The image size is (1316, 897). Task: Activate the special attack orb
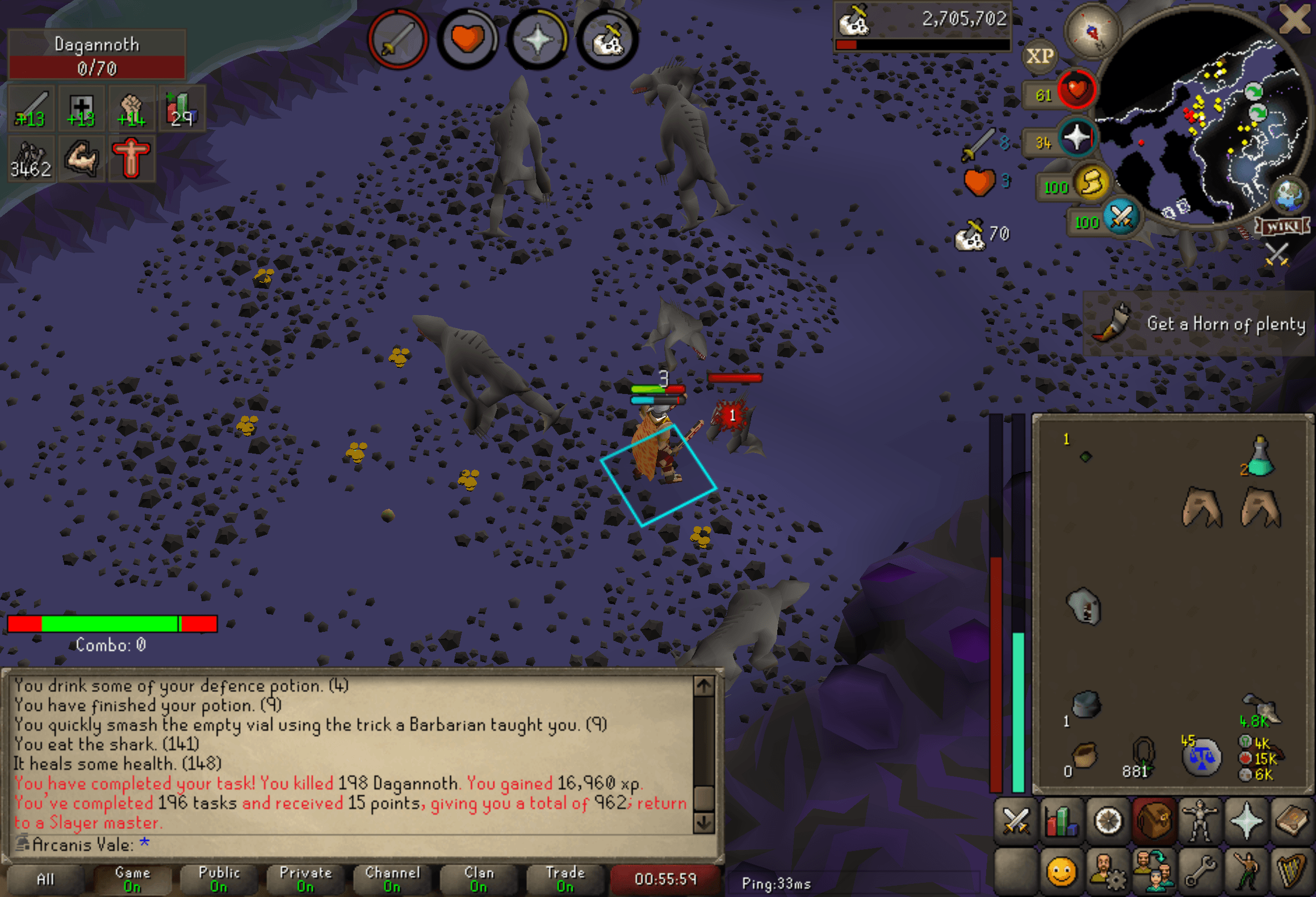coord(1121,217)
